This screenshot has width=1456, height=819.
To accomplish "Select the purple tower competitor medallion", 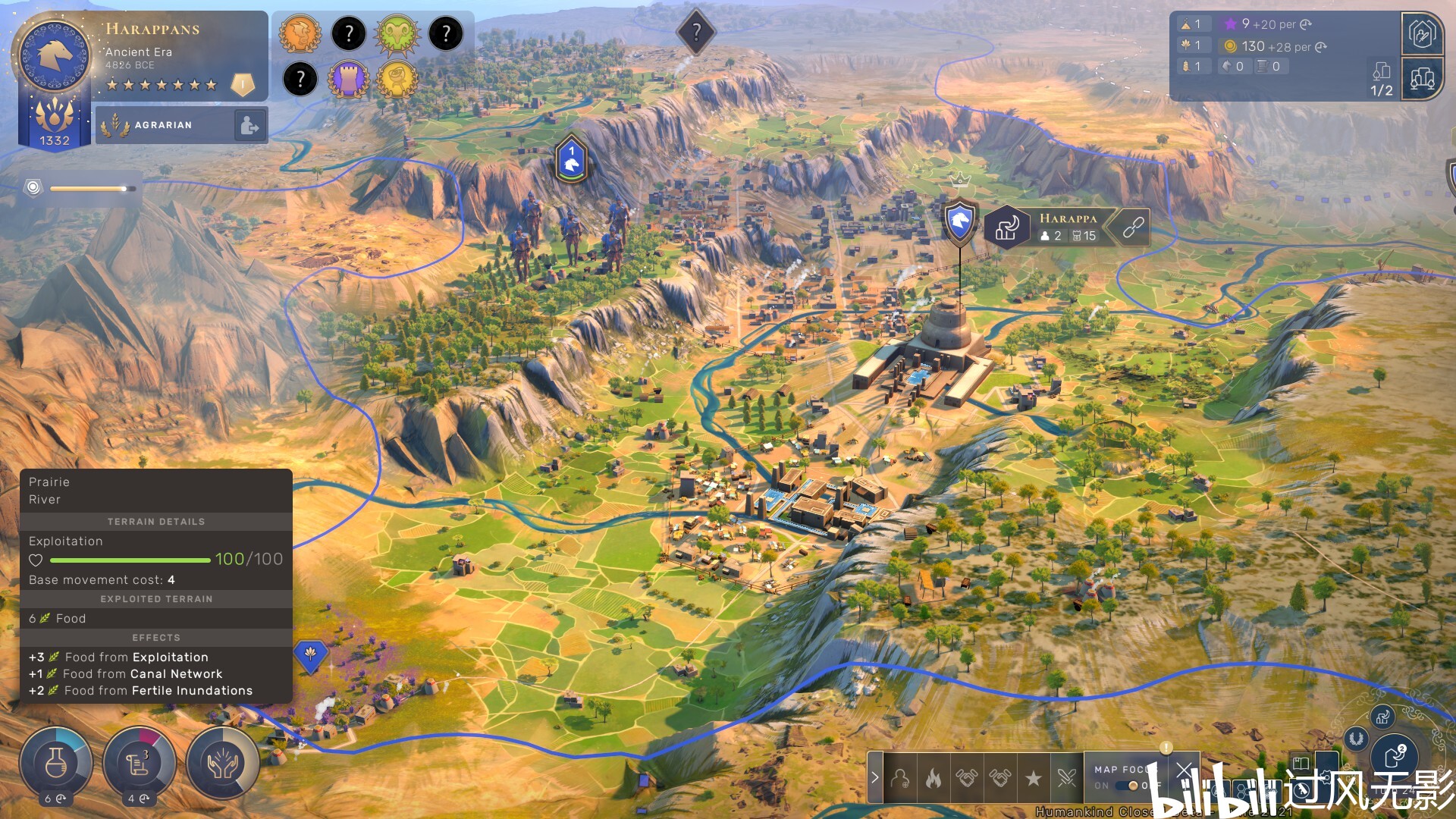I will tap(349, 79).
